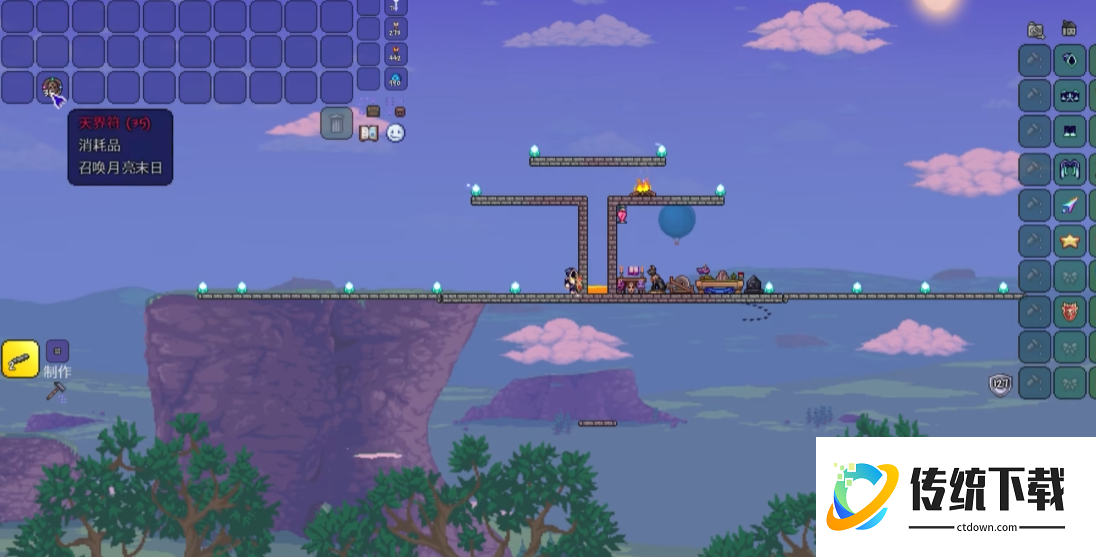1096x557 pixels.
Task: Select the open book accessory slot
Action: point(1070,131)
